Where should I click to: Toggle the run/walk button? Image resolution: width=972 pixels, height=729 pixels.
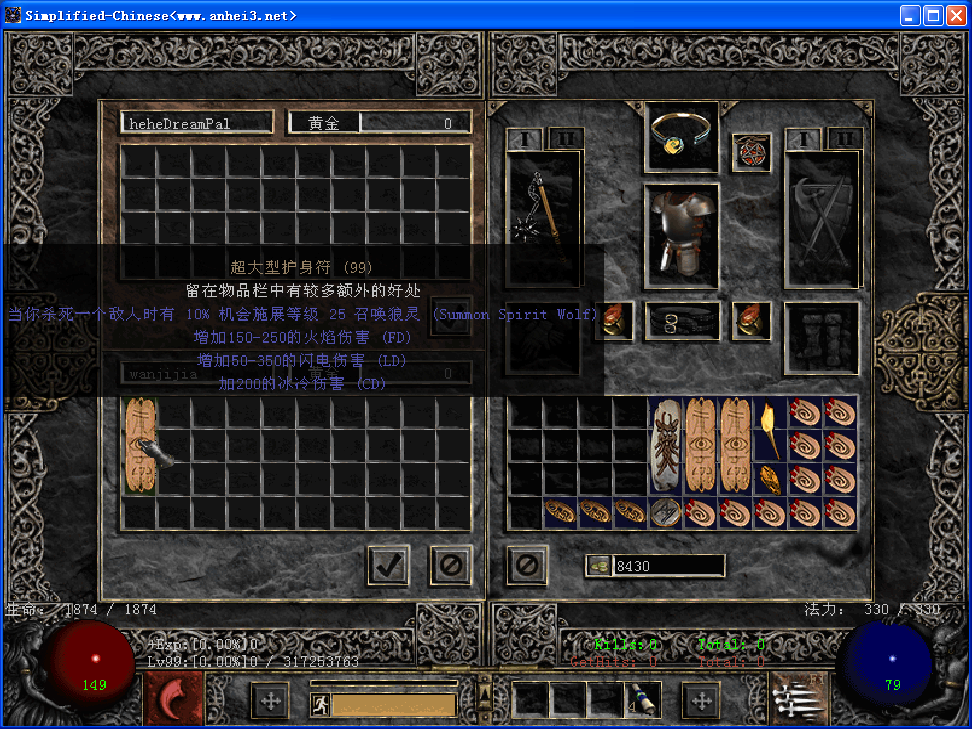(x=320, y=704)
